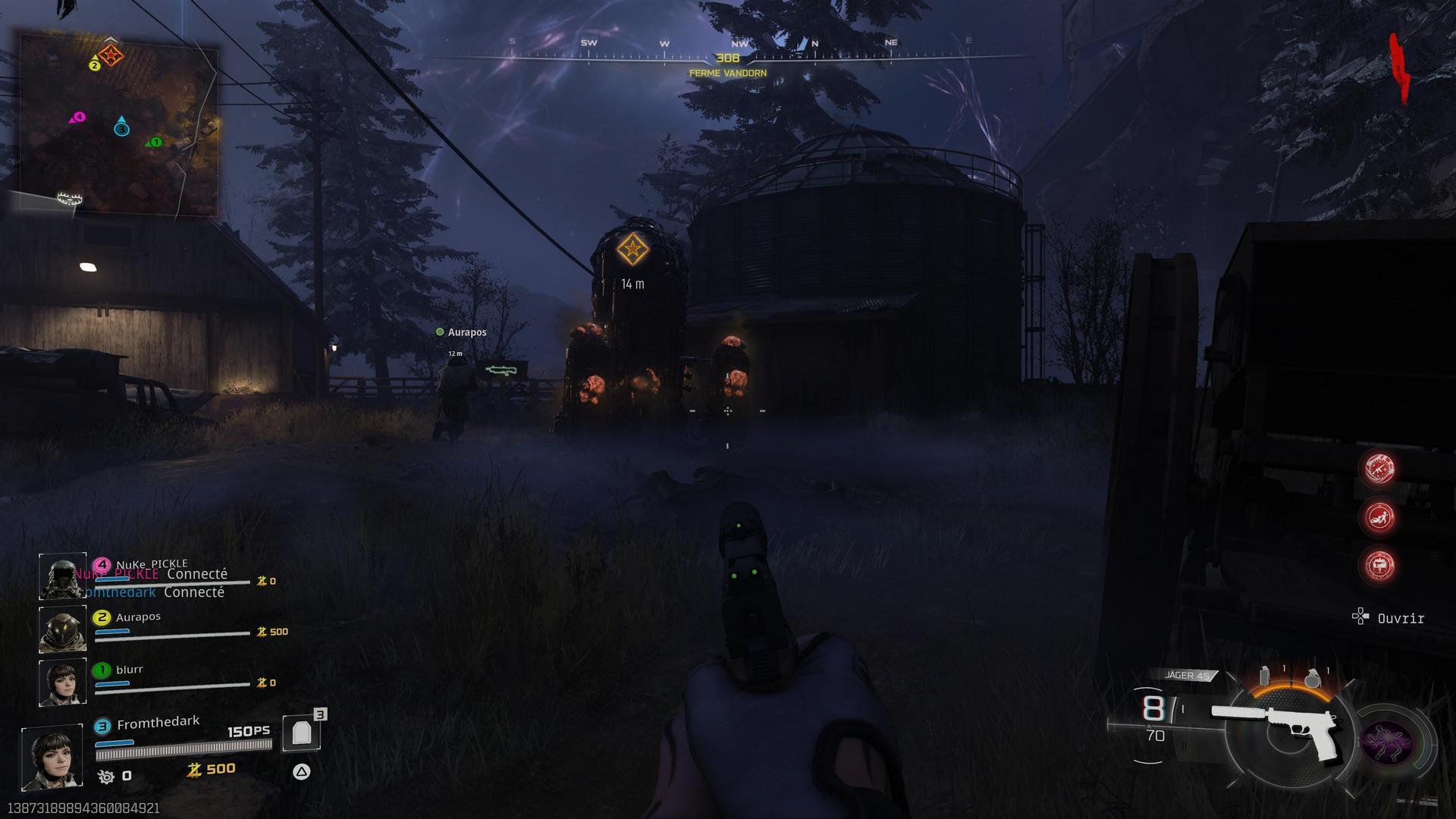Click the salvage gear icon
Viewport: 1456px width, 819px height.
tap(105, 776)
